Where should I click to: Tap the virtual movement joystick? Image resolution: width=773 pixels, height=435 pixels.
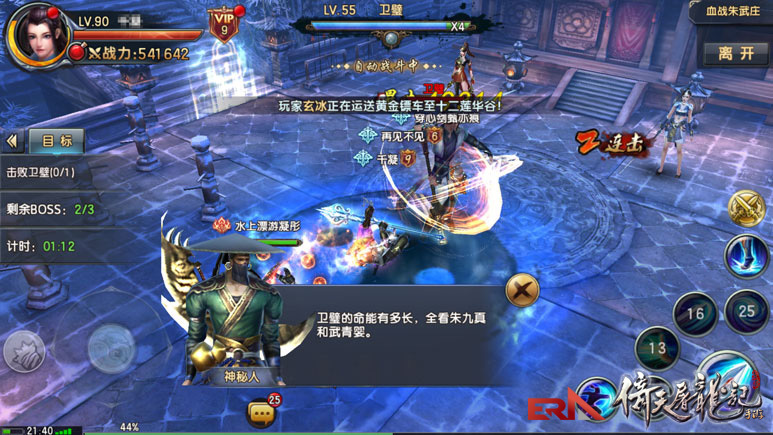click(111, 347)
